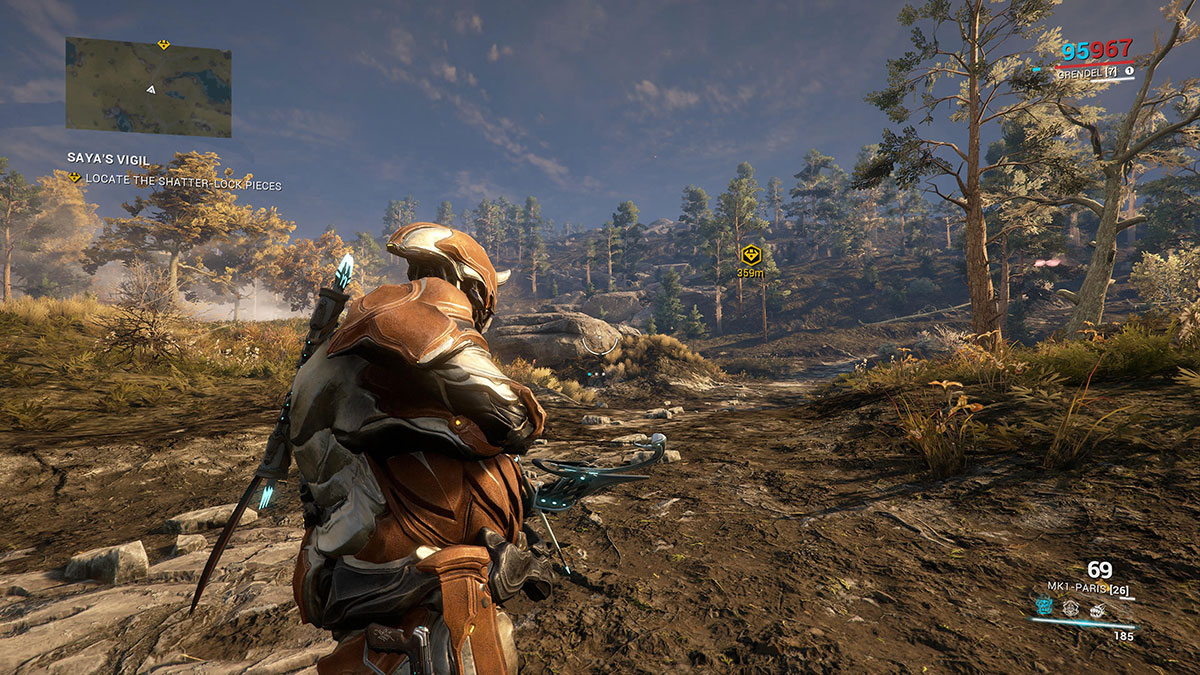Activate the cyan highlighted ability icon
This screenshot has height=675, width=1200.
pos(1043,608)
